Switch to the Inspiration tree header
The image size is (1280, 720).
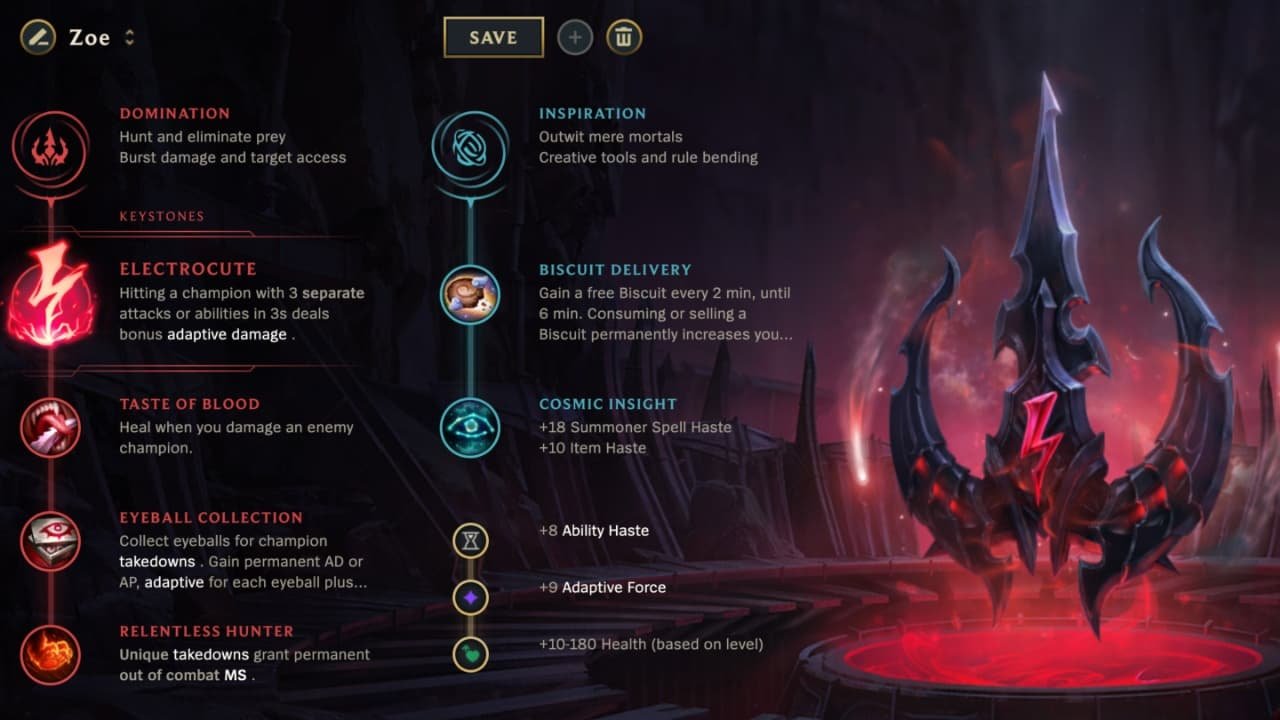[592, 113]
